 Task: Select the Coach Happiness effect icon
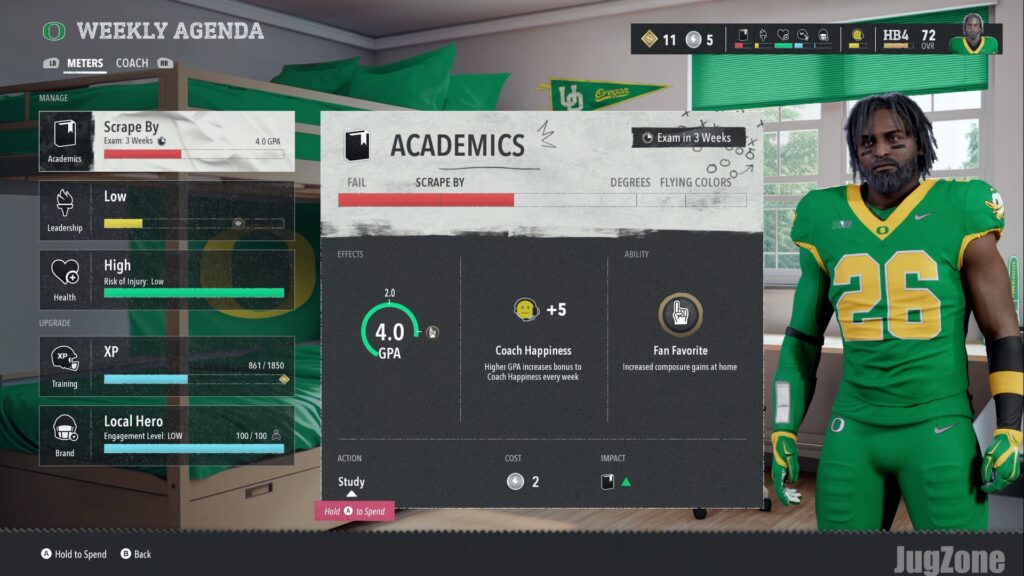(x=526, y=310)
